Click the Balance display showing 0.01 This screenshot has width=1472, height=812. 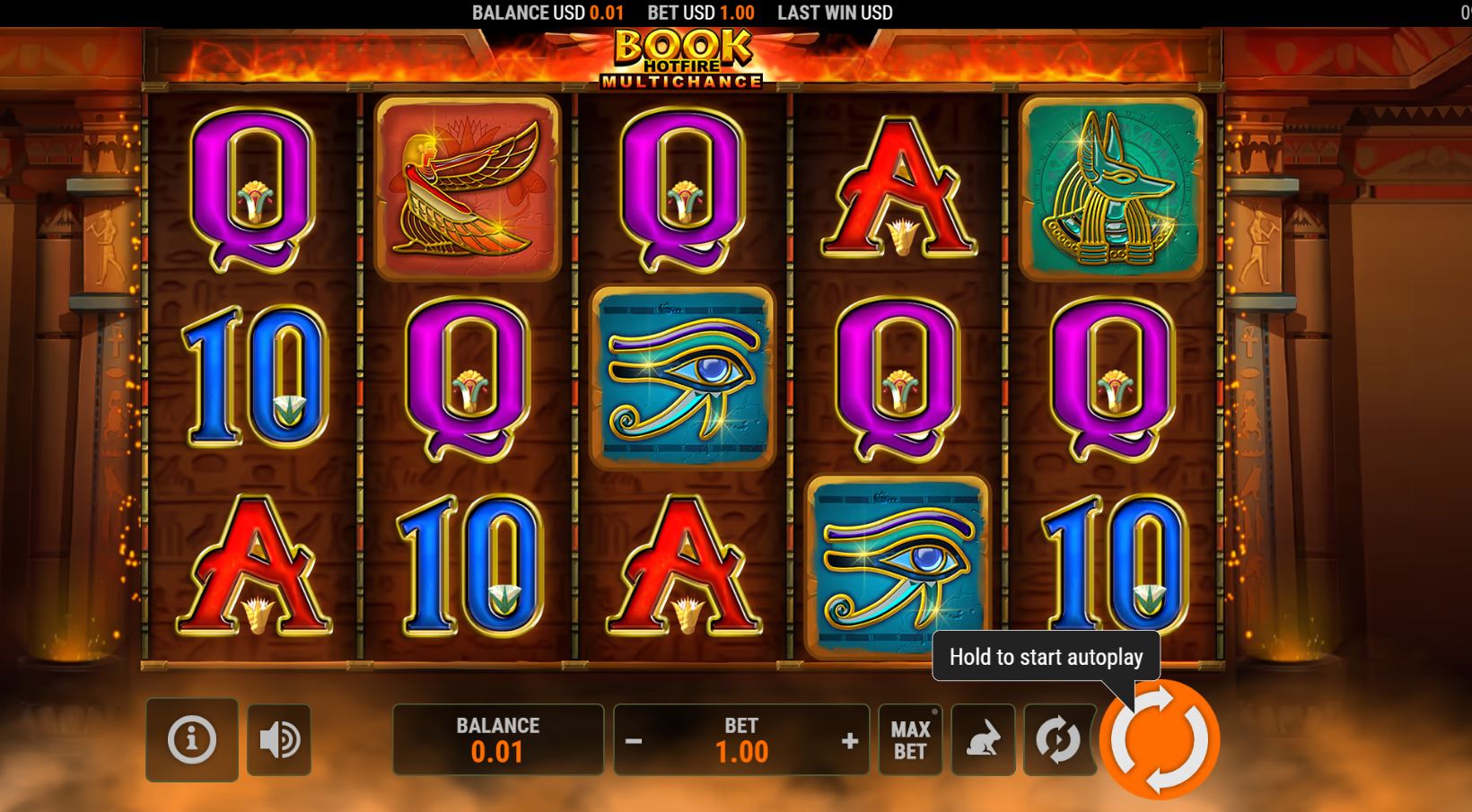point(498,739)
